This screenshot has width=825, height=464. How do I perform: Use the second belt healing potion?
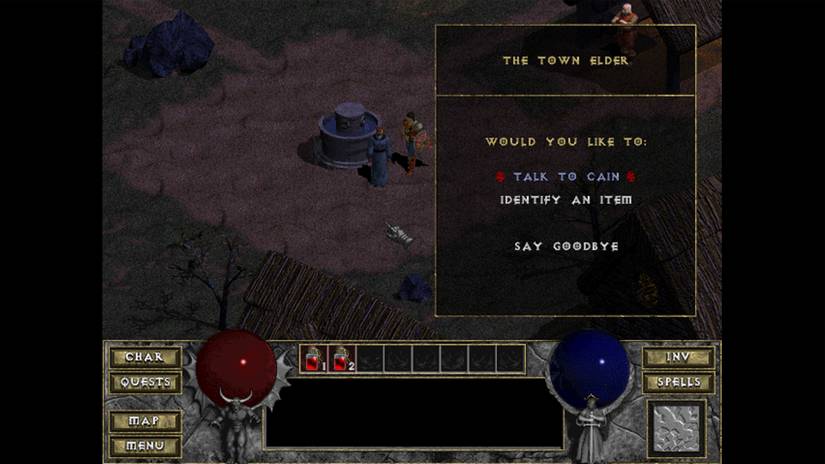tap(341, 359)
